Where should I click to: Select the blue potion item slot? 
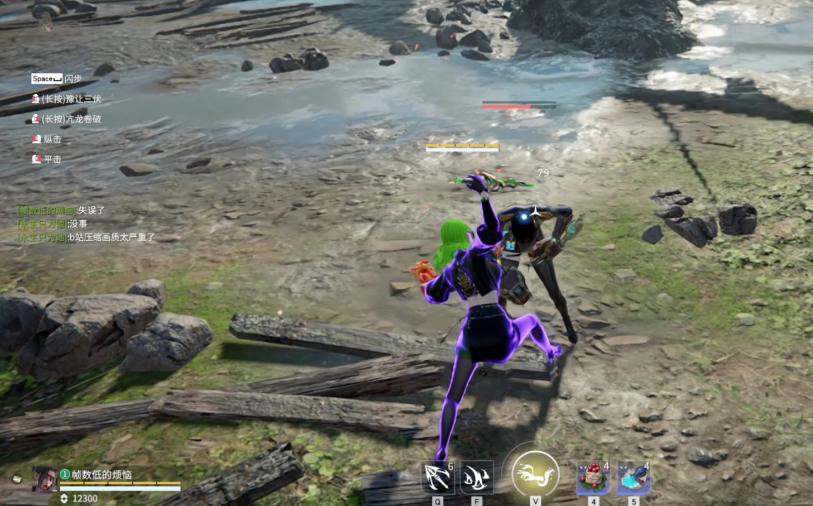click(633, 478)
